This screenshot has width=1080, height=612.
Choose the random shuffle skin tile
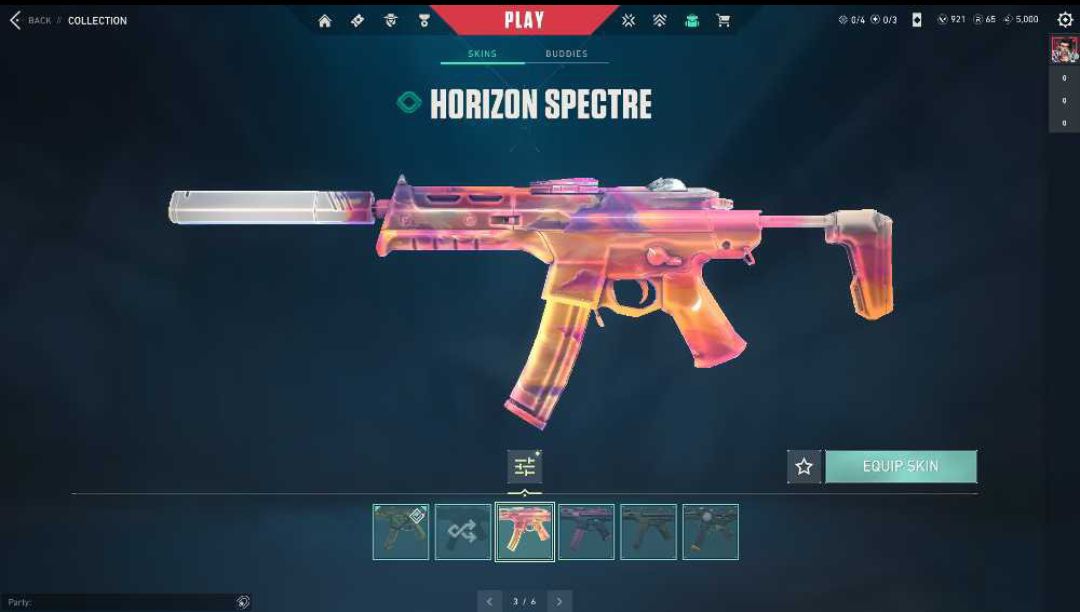(x=462, y=532)
